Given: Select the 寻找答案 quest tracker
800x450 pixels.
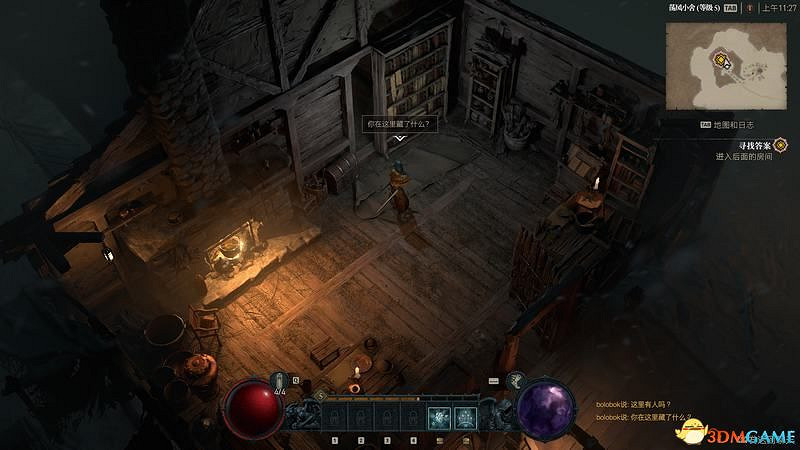Looking at the screenshot, I should 750,145.
